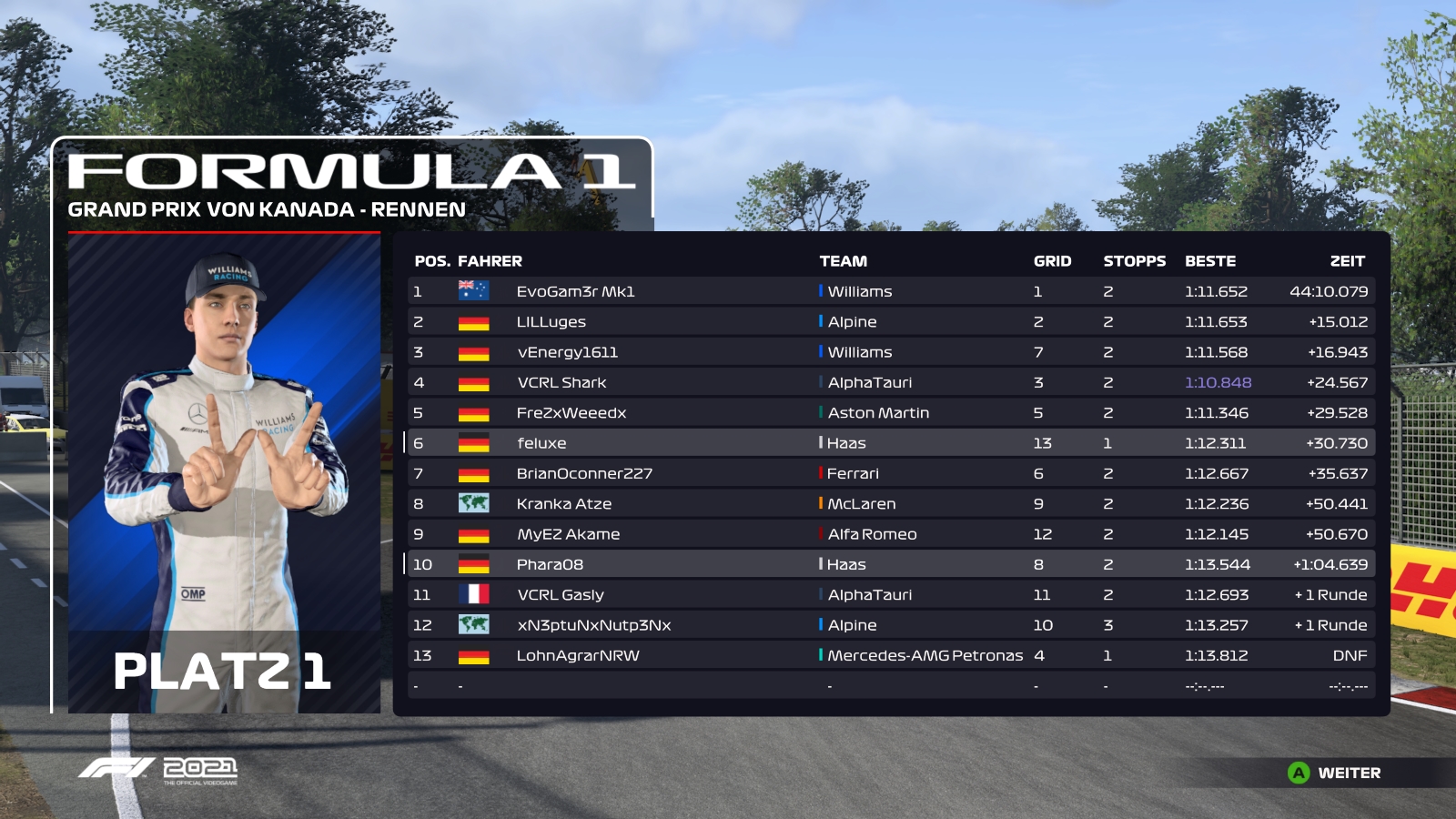Image resolution: width=1456 pixels, height=819 pixels.
Task: Select feluxe's Haas result row
Action: 890,443
